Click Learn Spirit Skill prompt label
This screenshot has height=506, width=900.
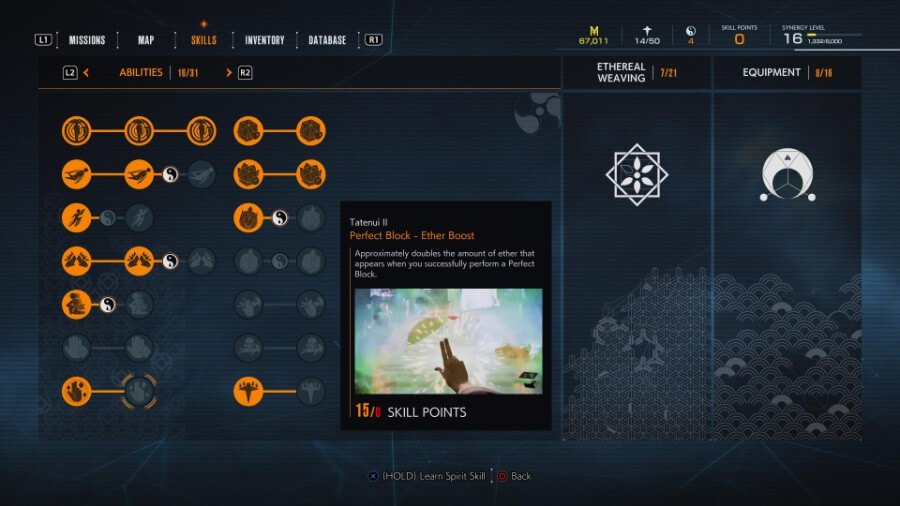(431, 476)
